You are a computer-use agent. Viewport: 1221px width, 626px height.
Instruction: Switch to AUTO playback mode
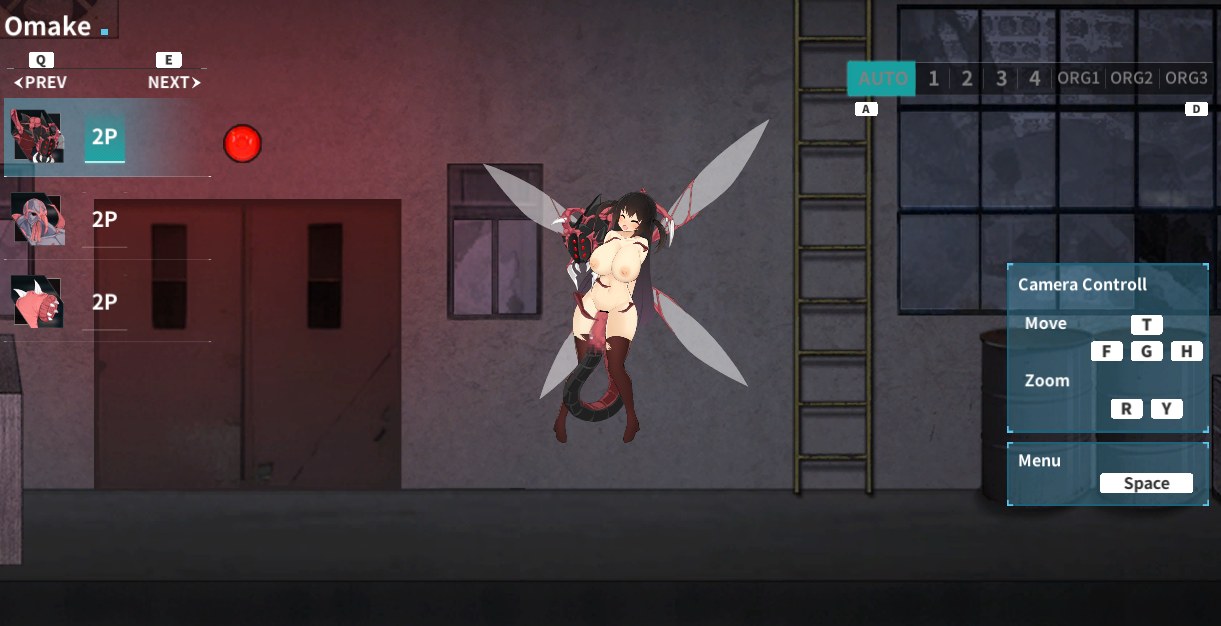pyautogui.click(x=882, y=79)
